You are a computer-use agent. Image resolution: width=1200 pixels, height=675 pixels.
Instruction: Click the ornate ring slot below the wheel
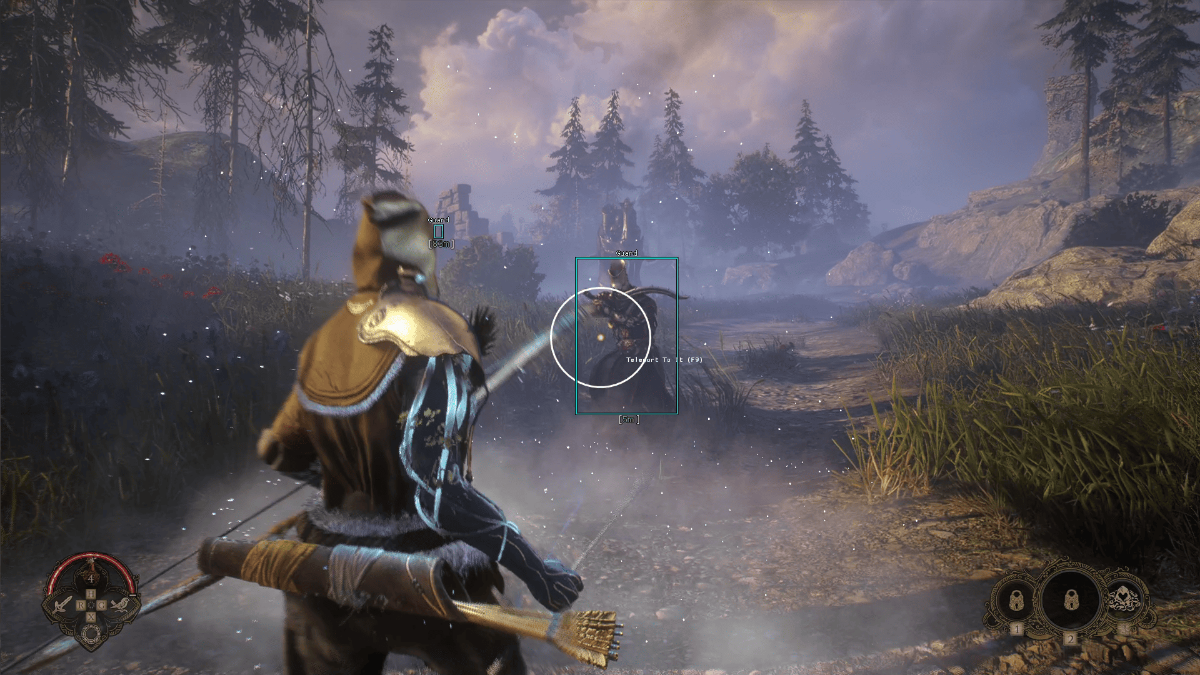[91, 634]
